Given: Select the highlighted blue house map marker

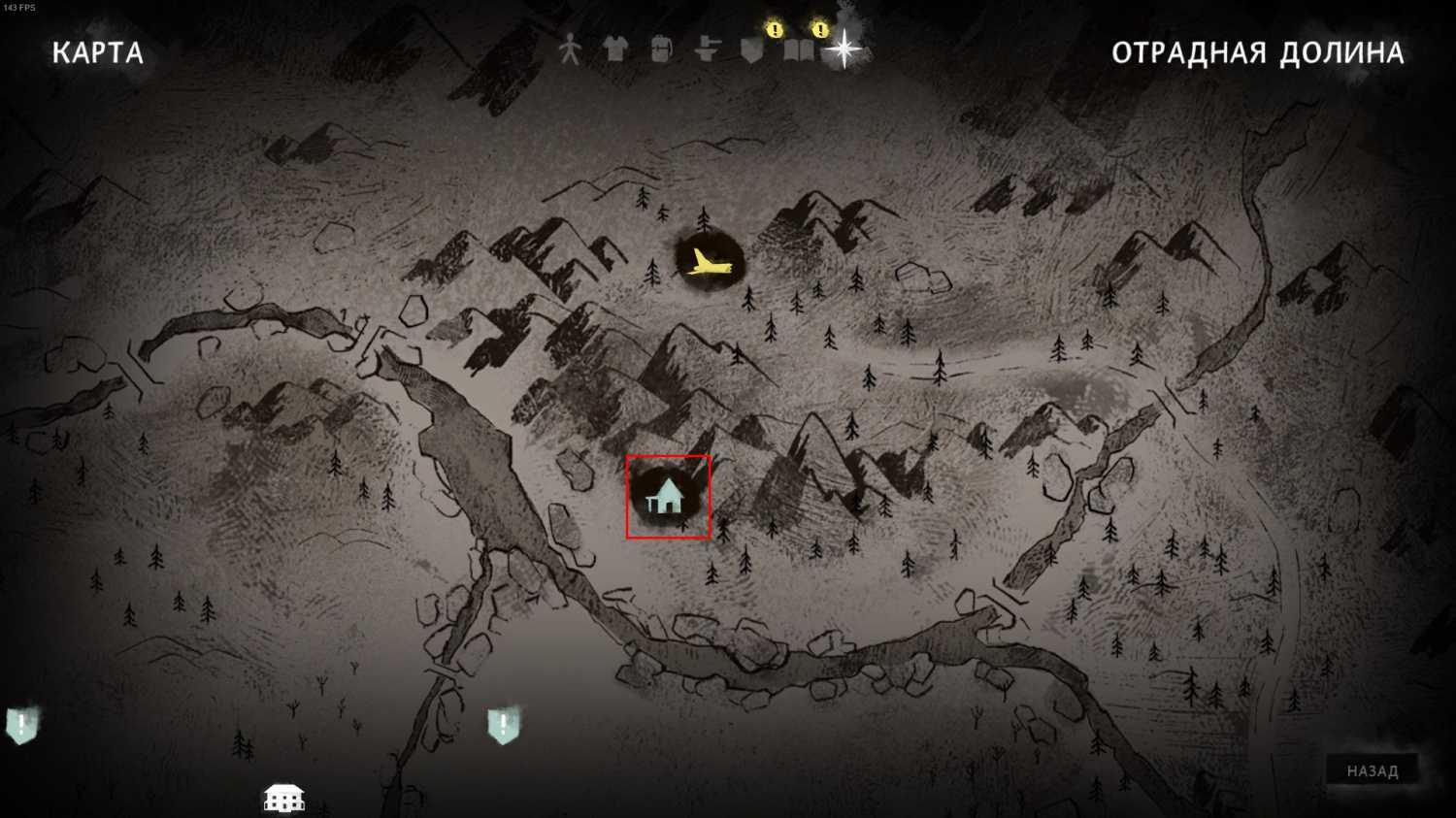Looking at the screenshot, I should point(668,497).
